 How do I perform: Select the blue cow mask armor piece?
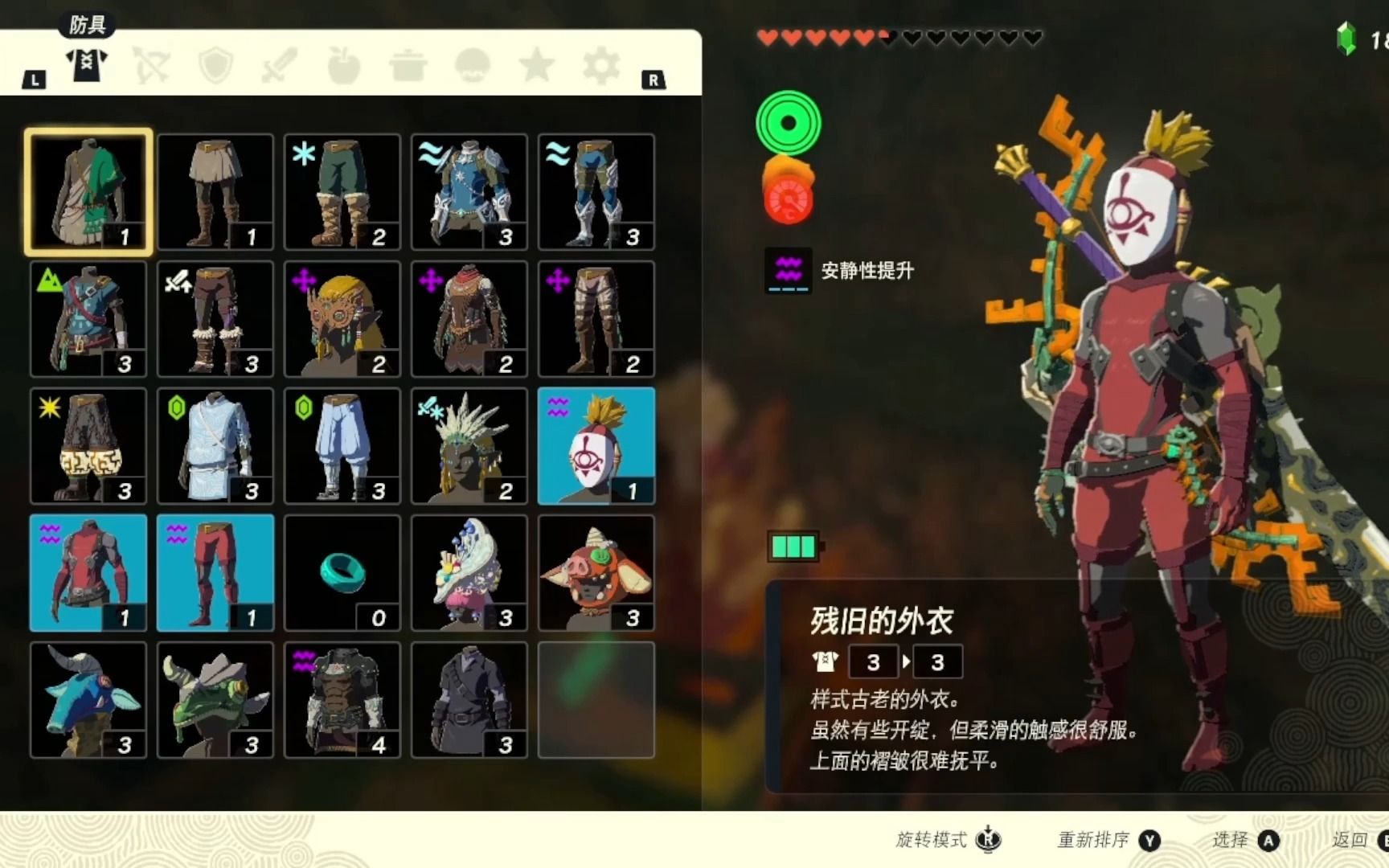click(88, 699)
